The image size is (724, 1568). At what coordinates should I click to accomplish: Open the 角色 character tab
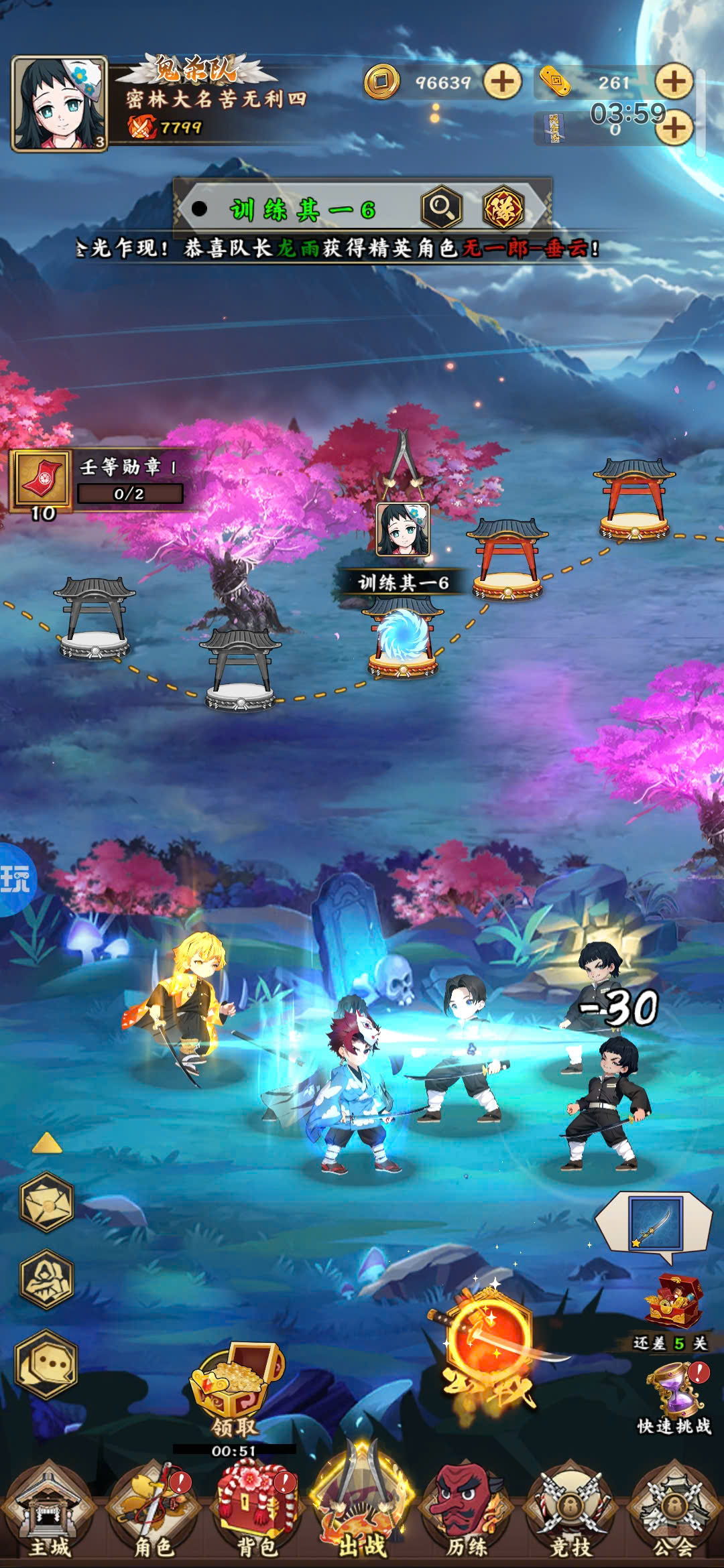[x=154, y=1514]
